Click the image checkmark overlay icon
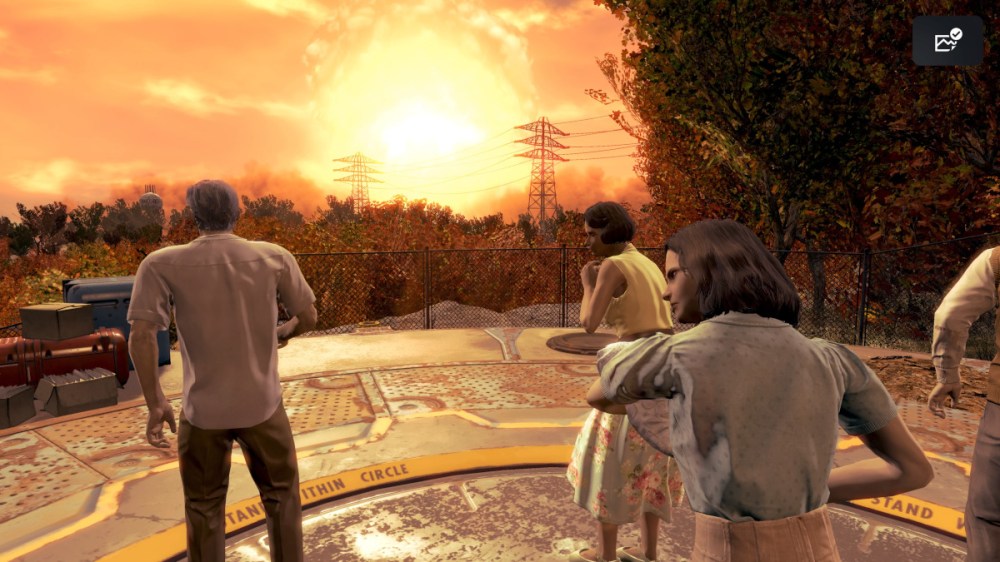1000x562 pixels. pos(947,41)
